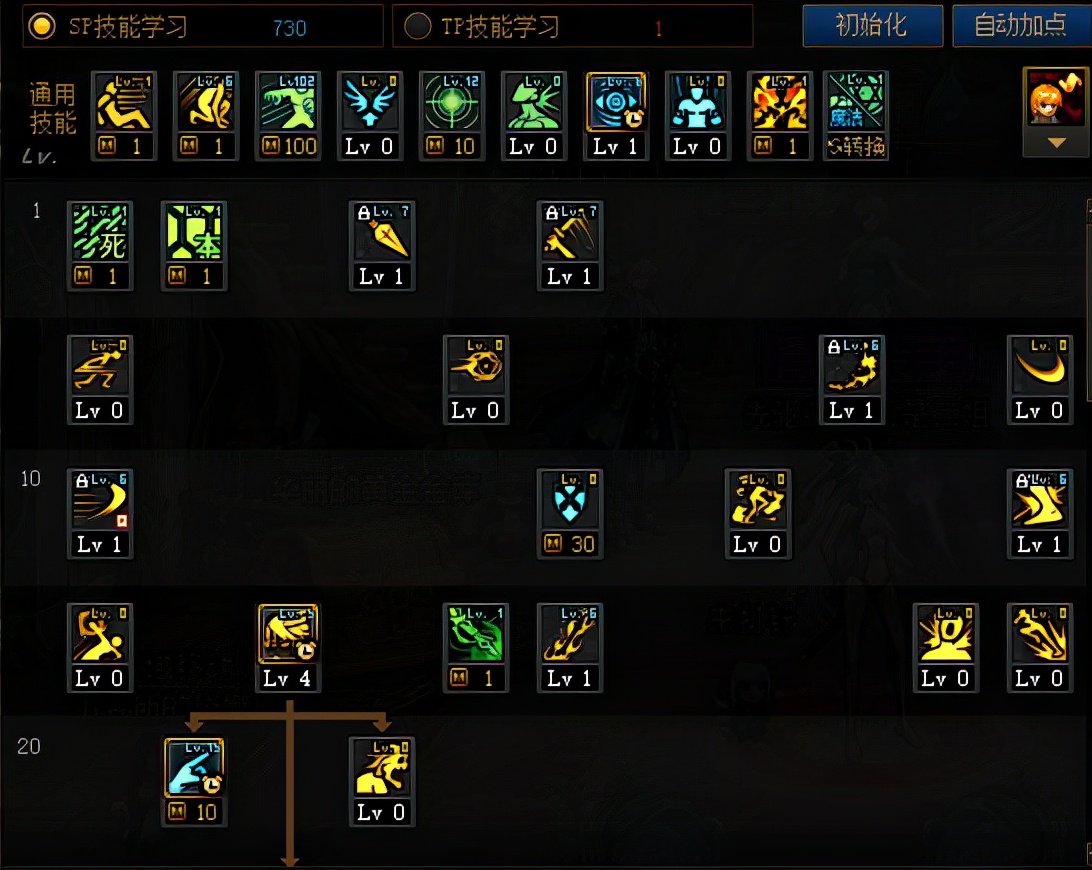Activate the 自动加点 auto-assign button
The image size is (1092, 870).
[x=1020, y=26]
